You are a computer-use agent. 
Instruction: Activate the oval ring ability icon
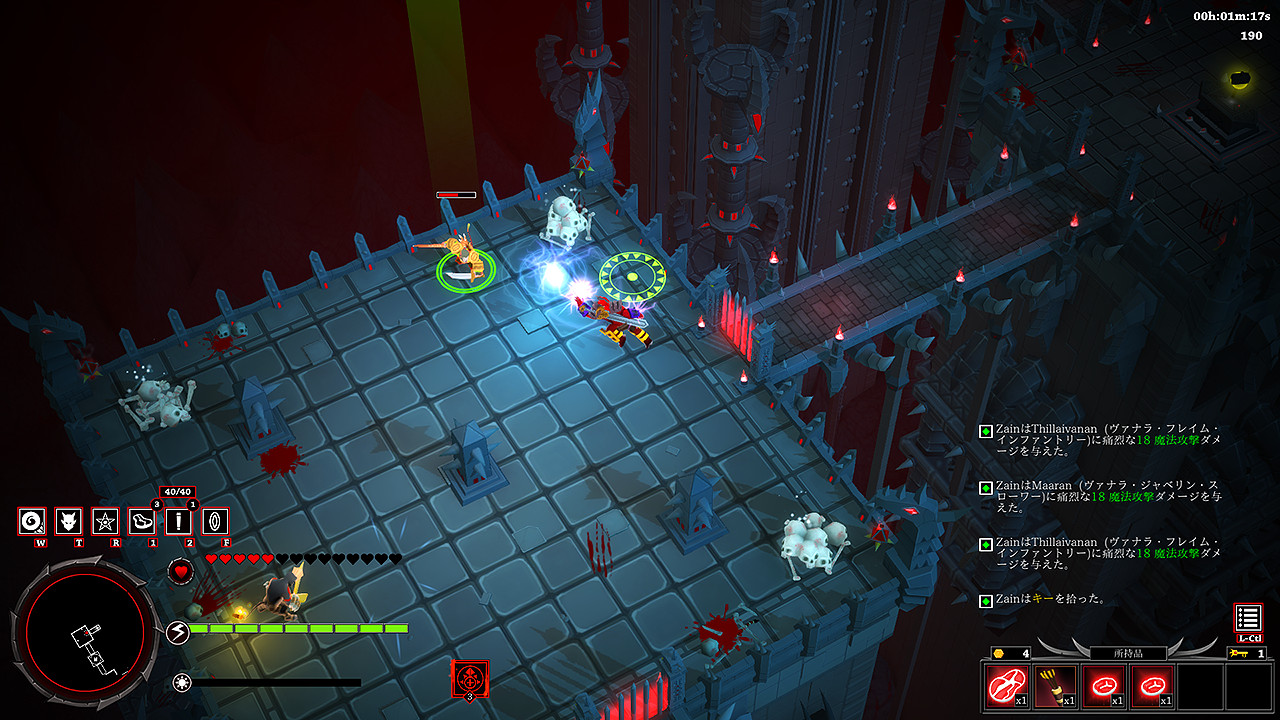pos(215,521)
